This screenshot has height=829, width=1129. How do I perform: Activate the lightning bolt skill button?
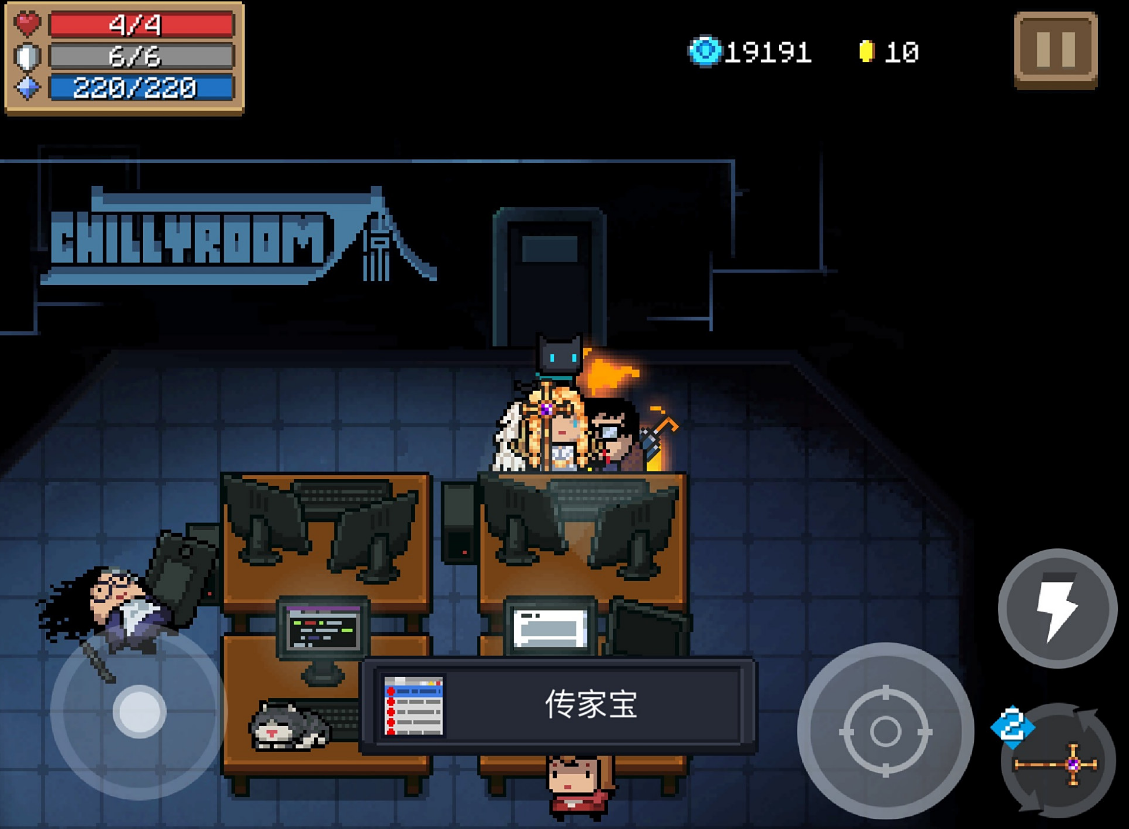point(1057,608)
